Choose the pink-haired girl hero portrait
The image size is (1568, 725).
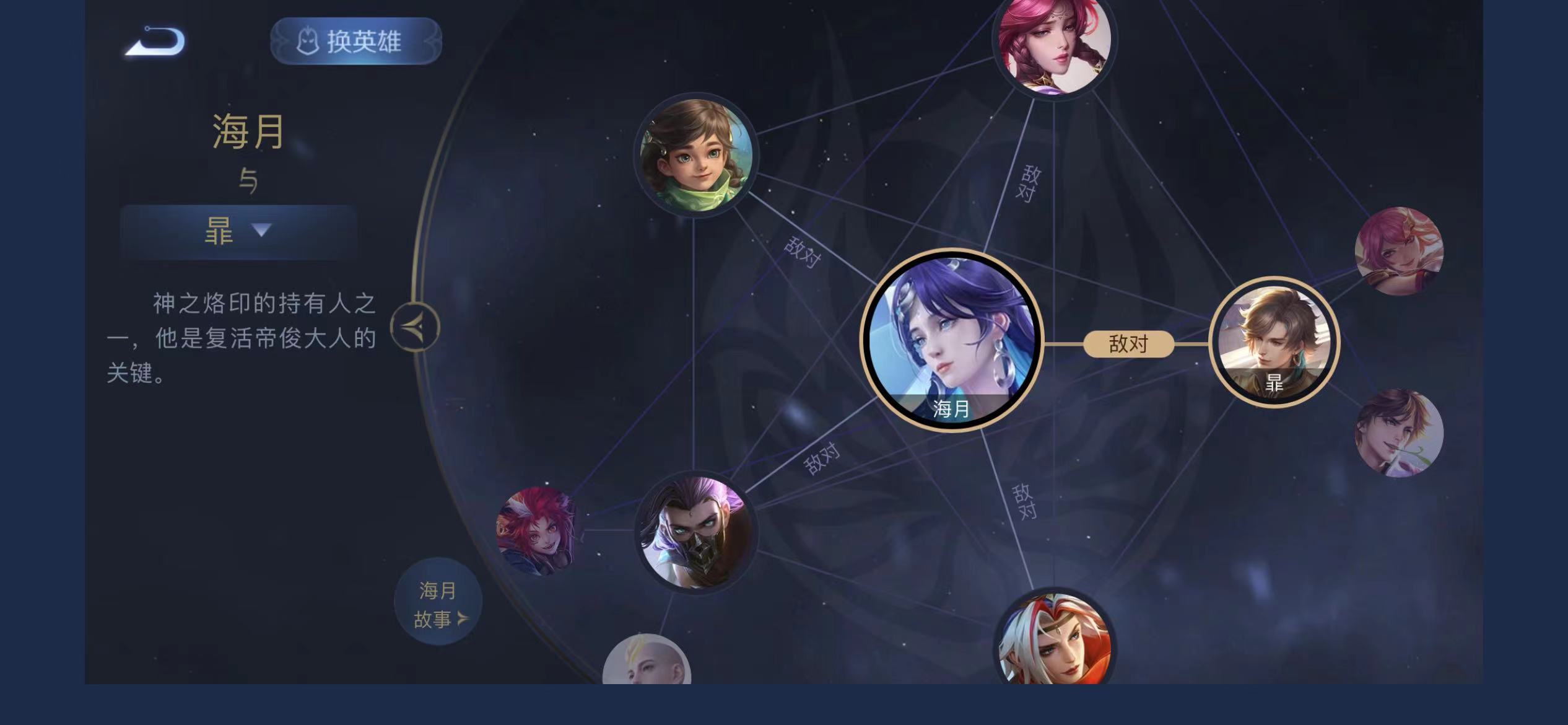click(x=1398, y=252)
